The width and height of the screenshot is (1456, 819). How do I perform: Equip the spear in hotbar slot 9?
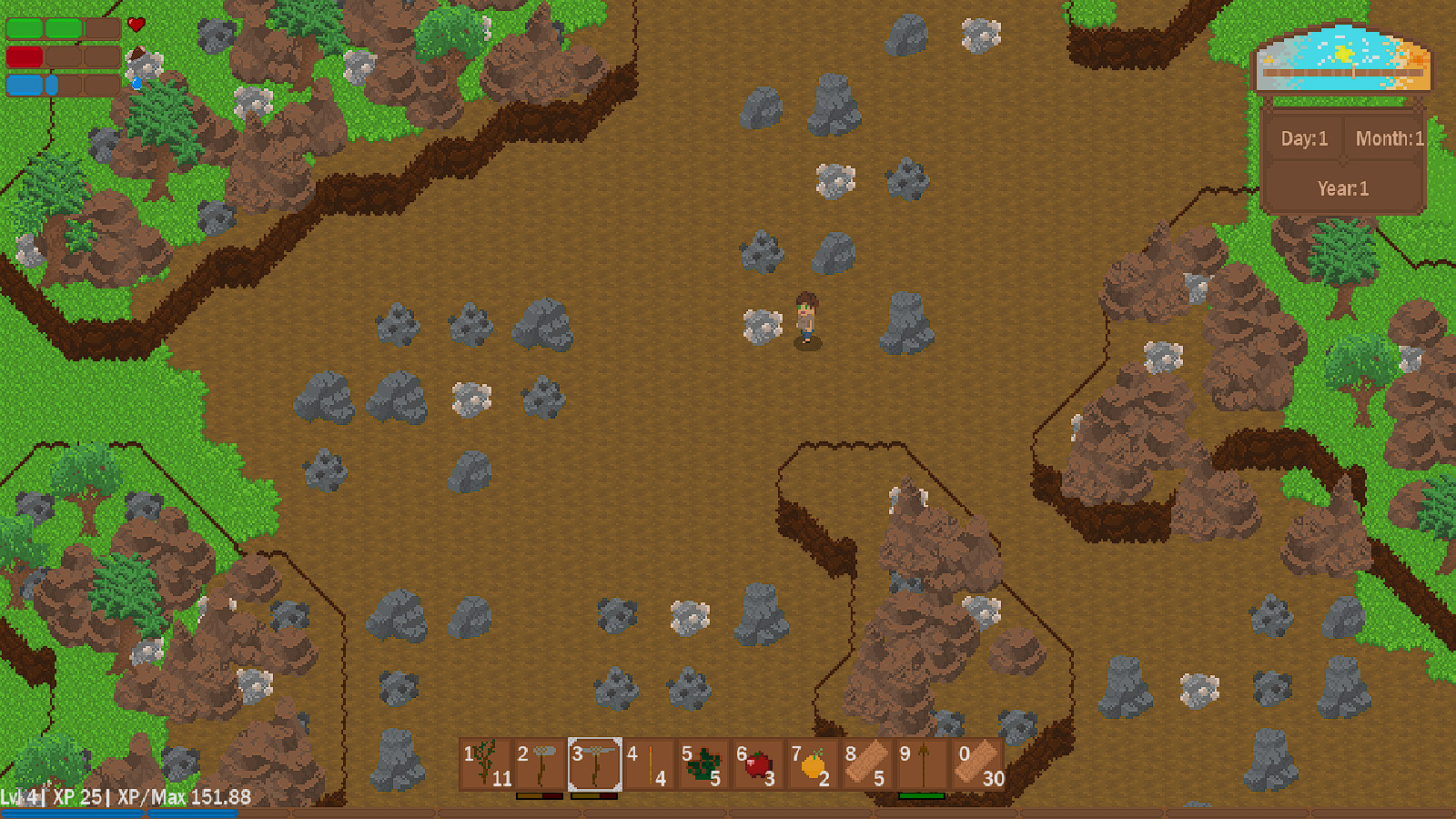(x=922, y=764)
